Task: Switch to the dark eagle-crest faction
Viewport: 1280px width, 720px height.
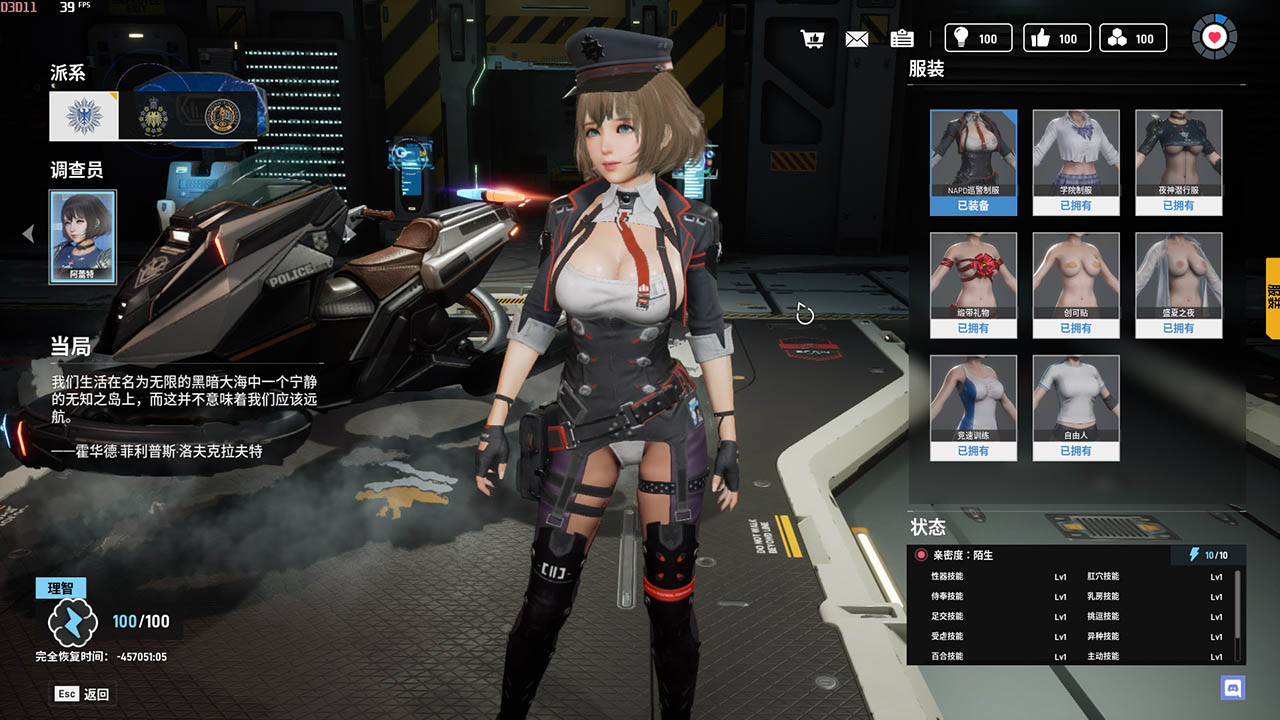Action: click(153, 116)
